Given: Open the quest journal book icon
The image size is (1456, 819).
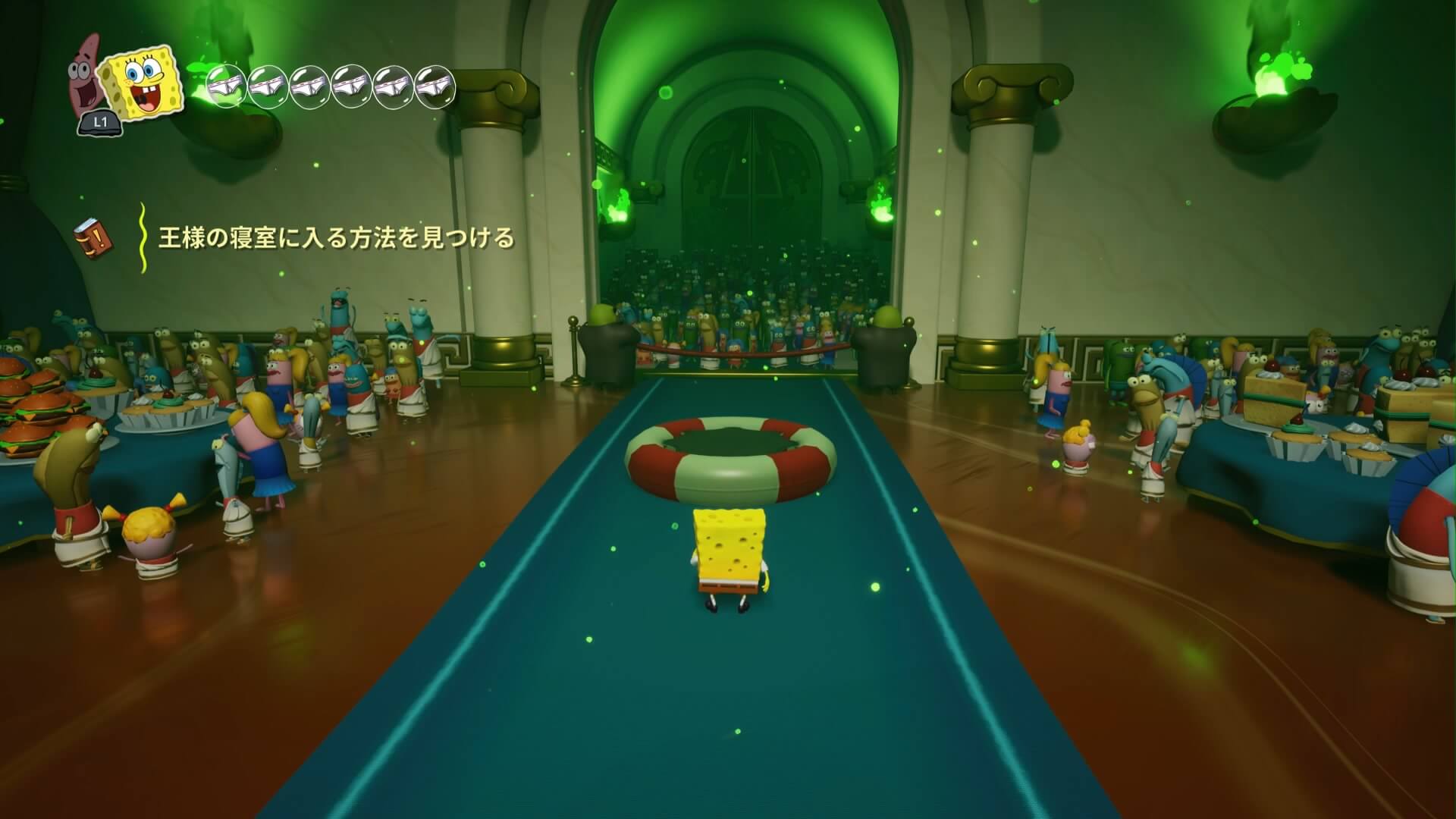Looking at the screenshot, I should [93, 238].
